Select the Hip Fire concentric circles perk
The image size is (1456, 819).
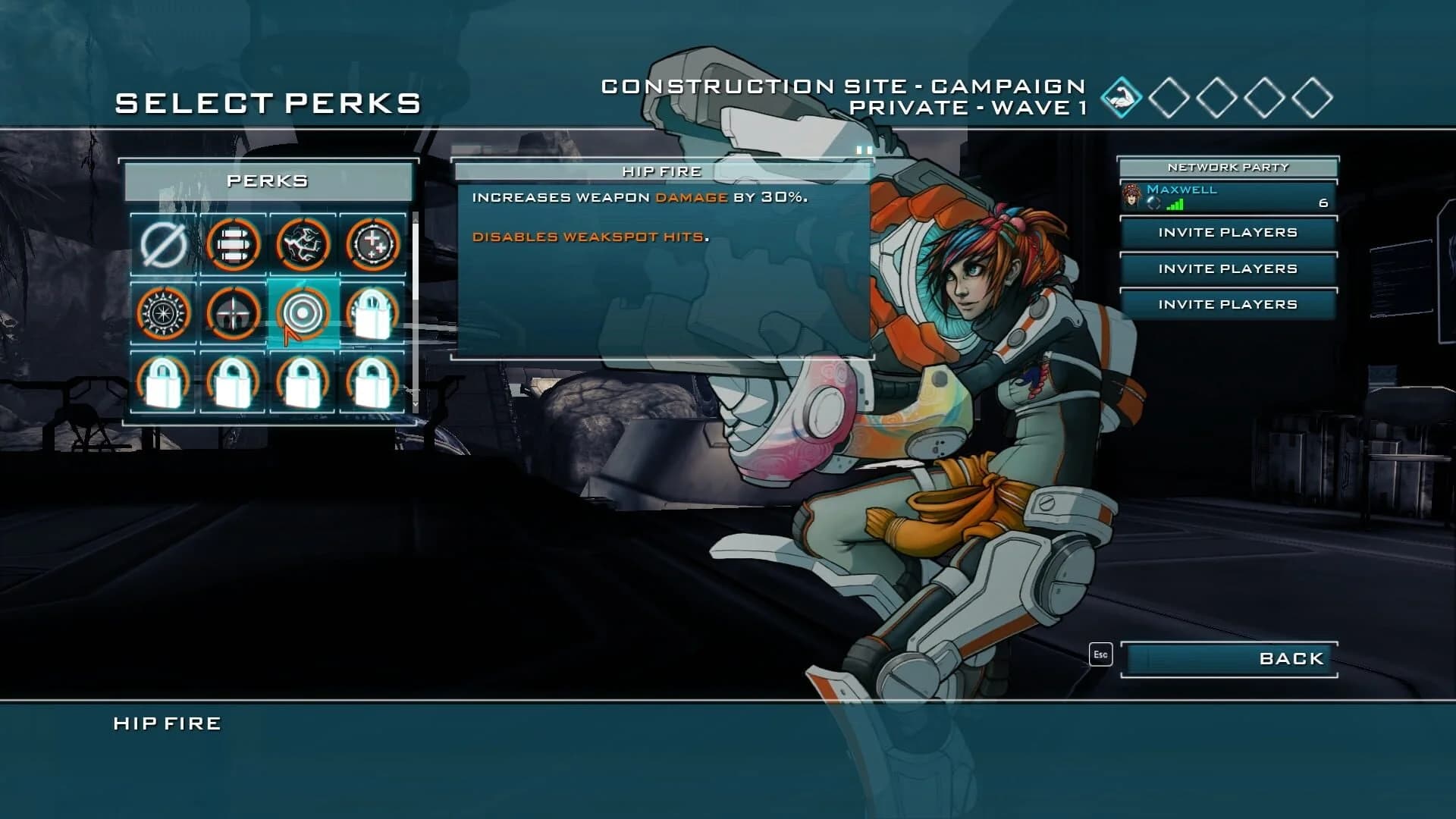click(x=302, y=312)
